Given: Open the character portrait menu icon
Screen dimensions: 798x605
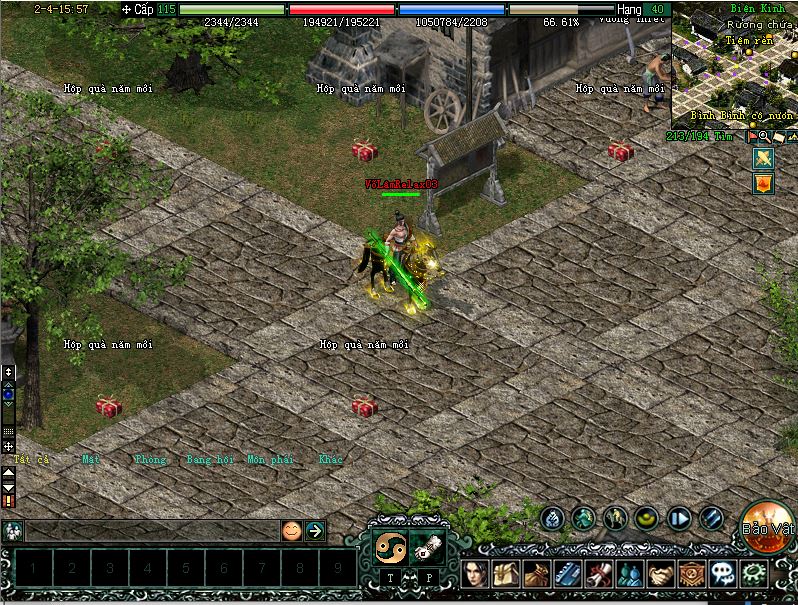Looking at the screenshot, I should tap(477, 573).
